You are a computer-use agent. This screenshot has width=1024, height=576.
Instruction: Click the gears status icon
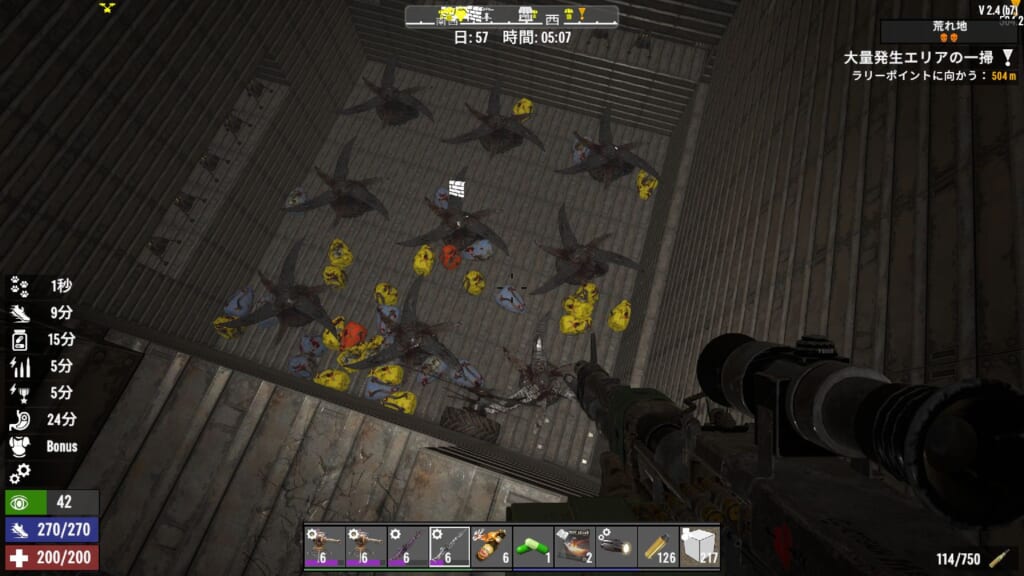20,473
